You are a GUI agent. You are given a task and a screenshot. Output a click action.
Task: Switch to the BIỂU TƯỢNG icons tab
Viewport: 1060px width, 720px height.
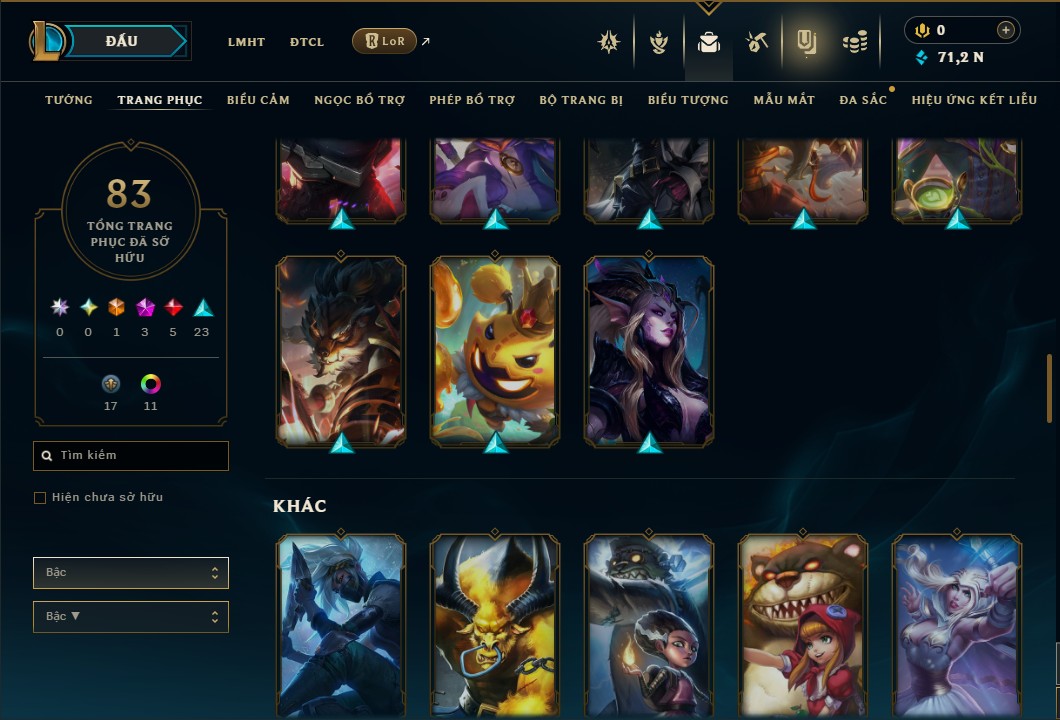[x=688, y=100]
